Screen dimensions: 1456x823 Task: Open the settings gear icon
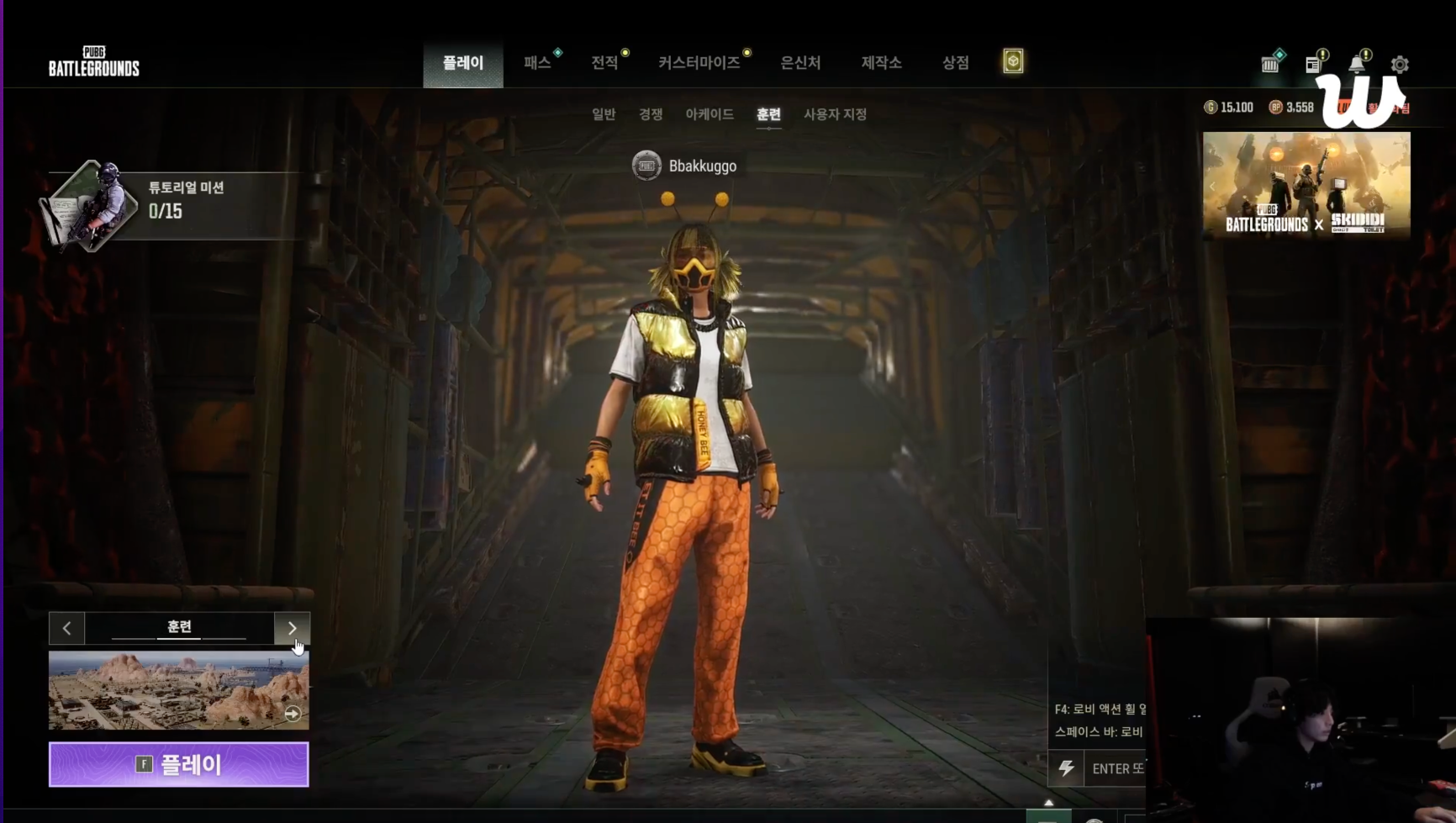(1400, 65)
